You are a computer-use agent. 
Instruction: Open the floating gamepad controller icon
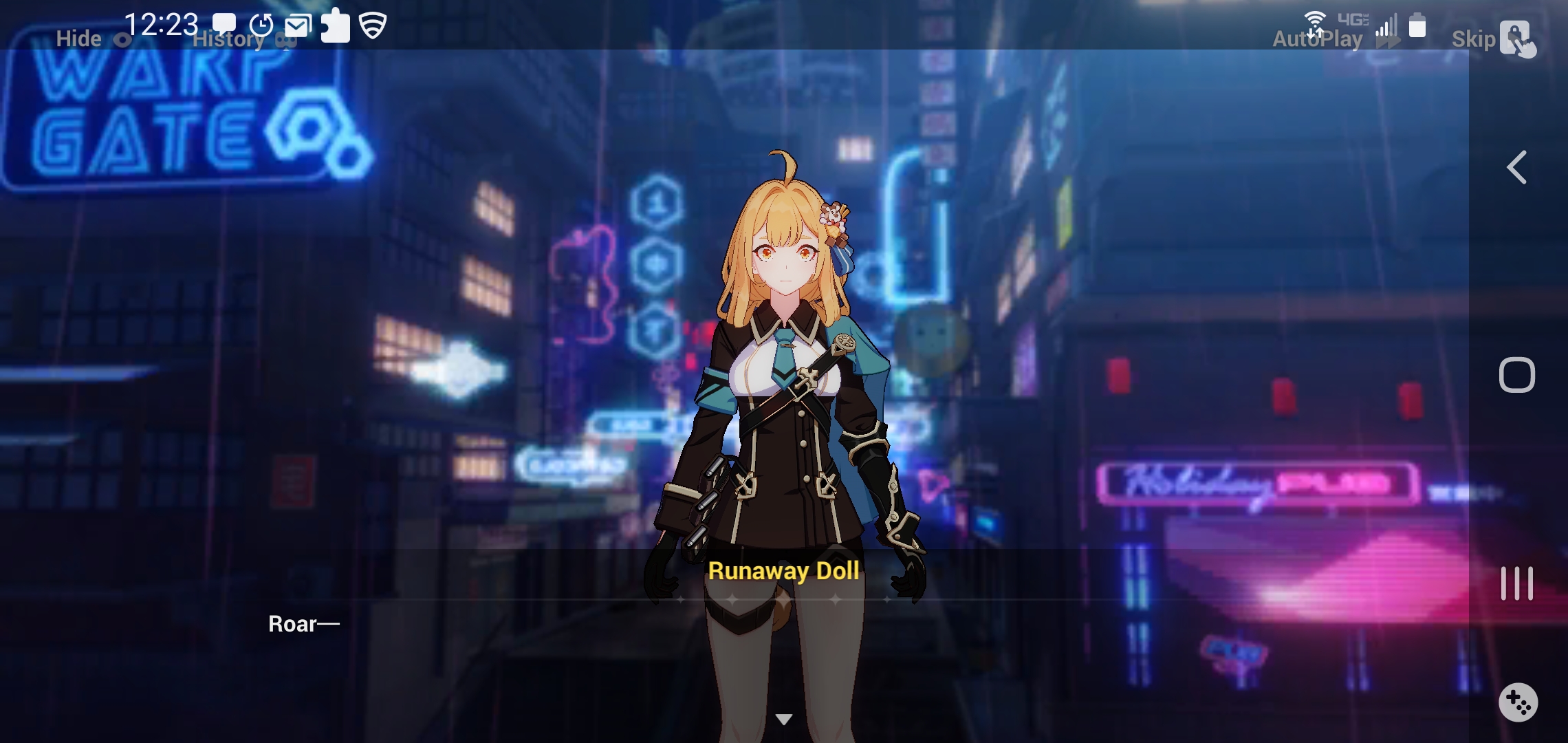coord(1518,702)
